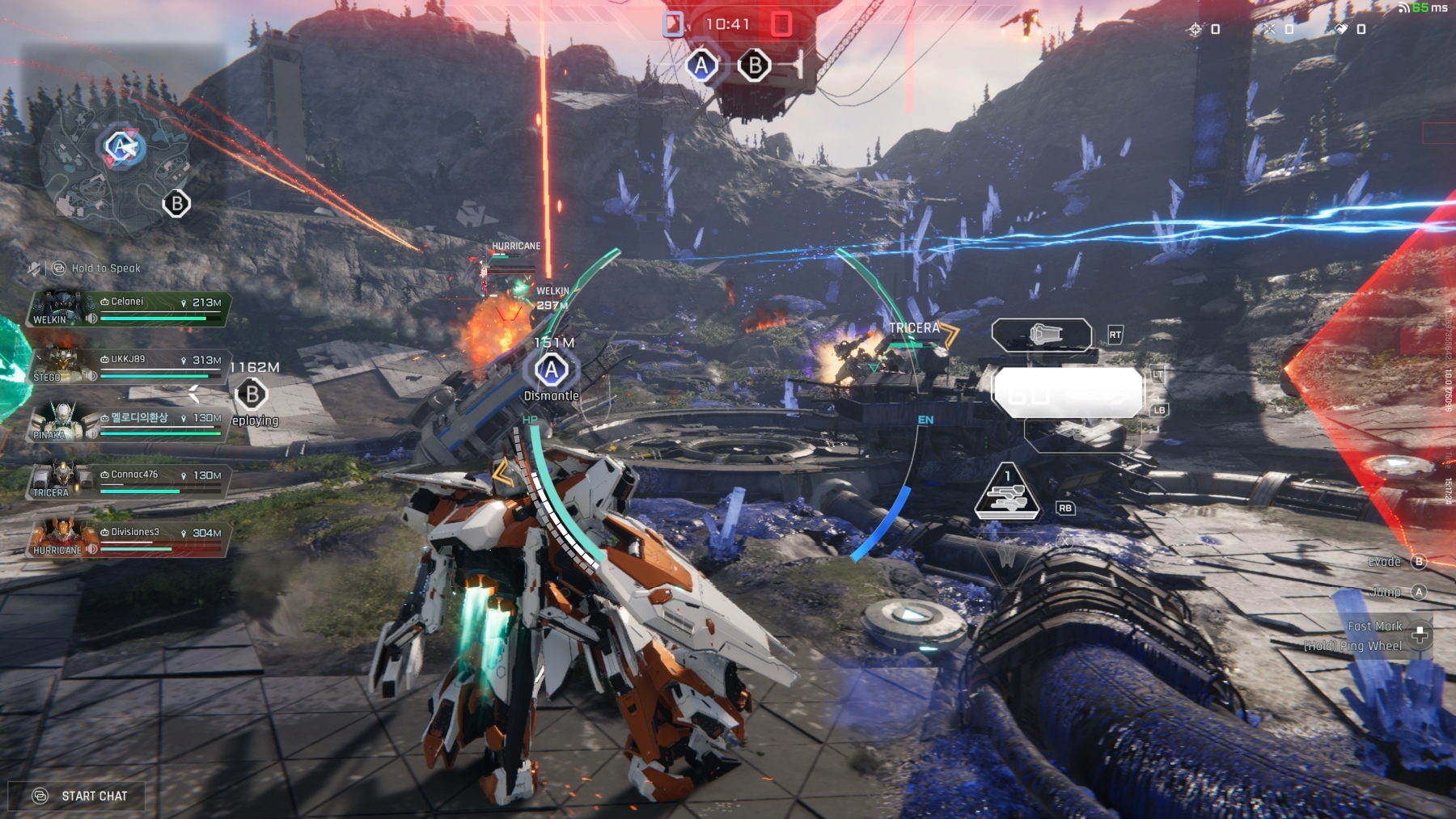Toggle HURRICANE's speaker icon off

[x=91, y=548]
